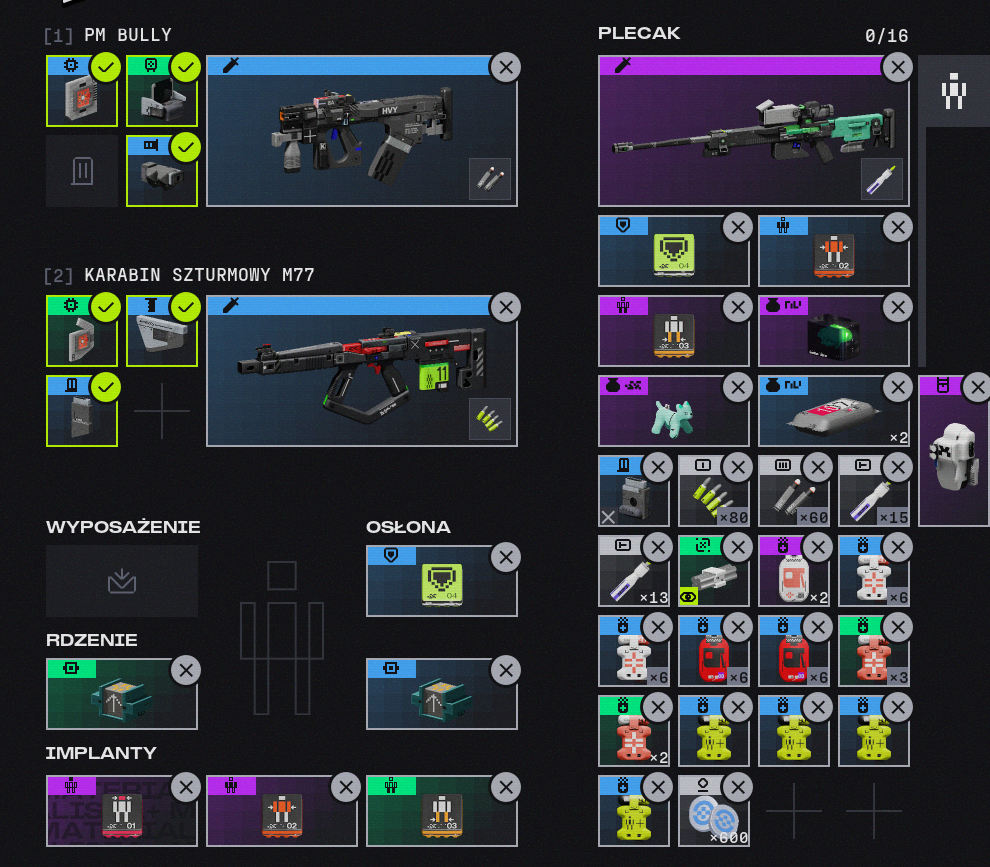Select the implant labeled 01 under Implanty

click(x=121, y=812)
